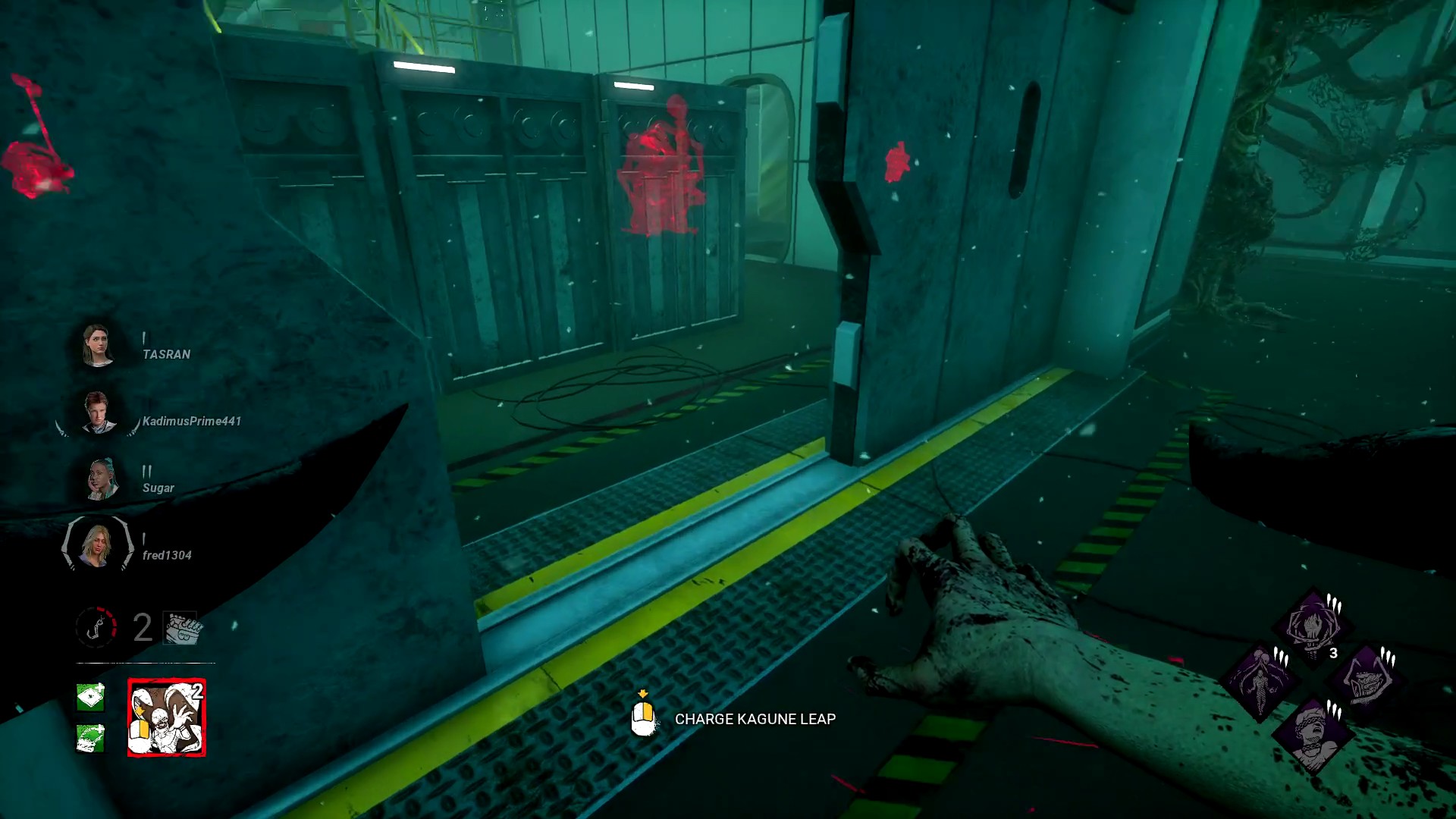Select the blindfolded chained face perk

click(x=1313, y=734)
